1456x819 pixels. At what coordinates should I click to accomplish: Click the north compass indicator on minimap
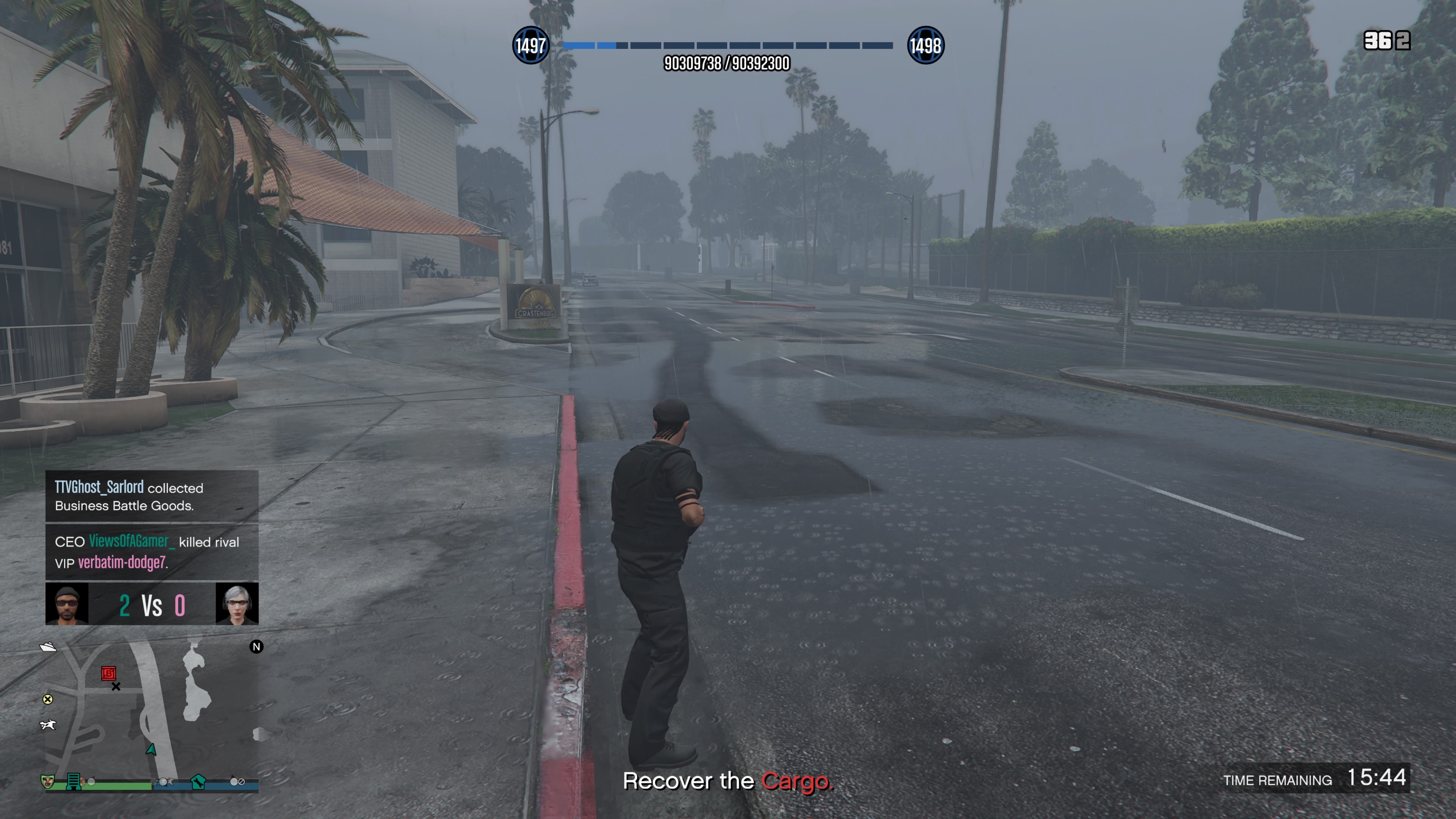pyautogui.click(x=257, y=646)
